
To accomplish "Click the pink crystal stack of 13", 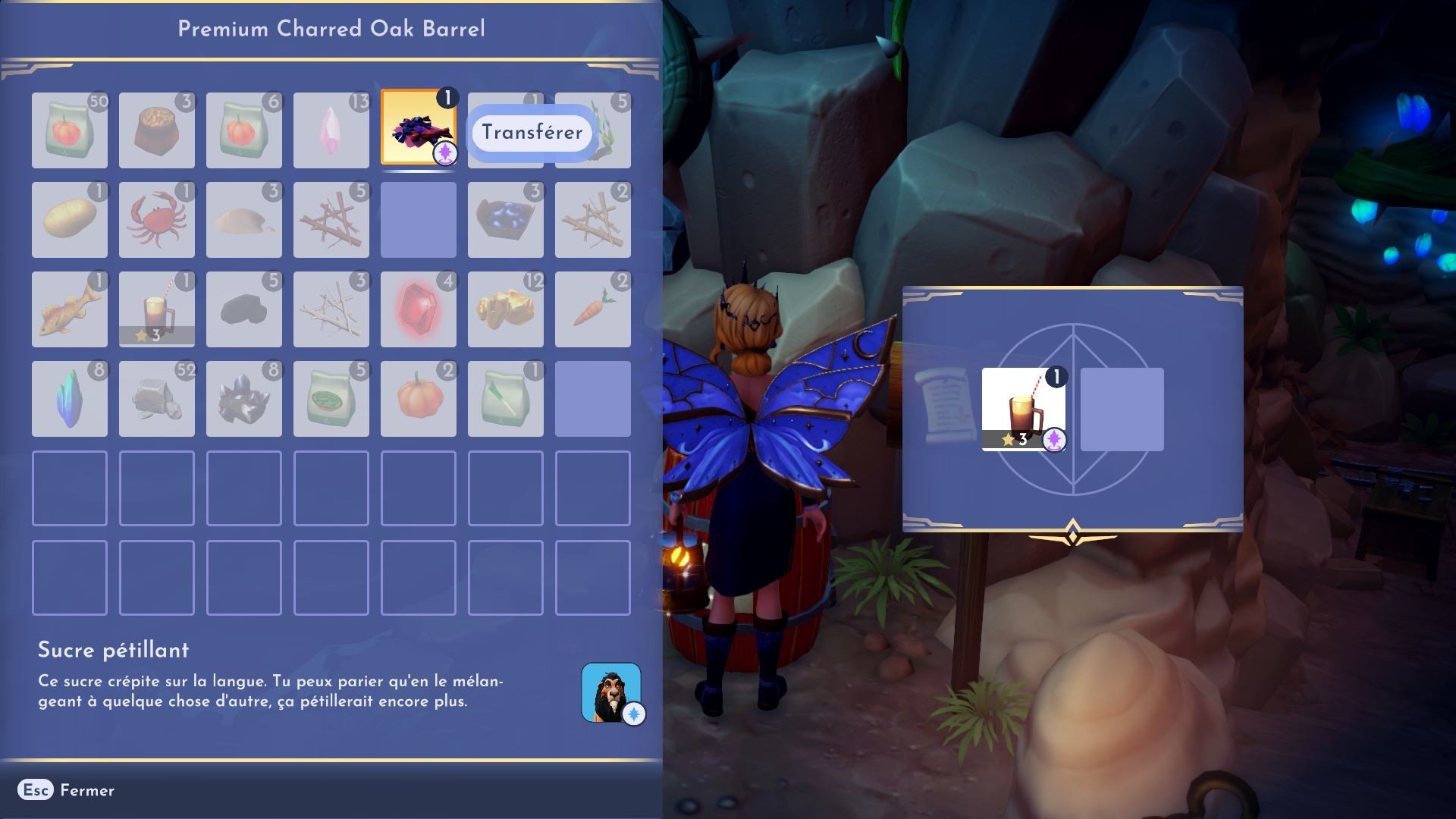I will tap(331, 130).
